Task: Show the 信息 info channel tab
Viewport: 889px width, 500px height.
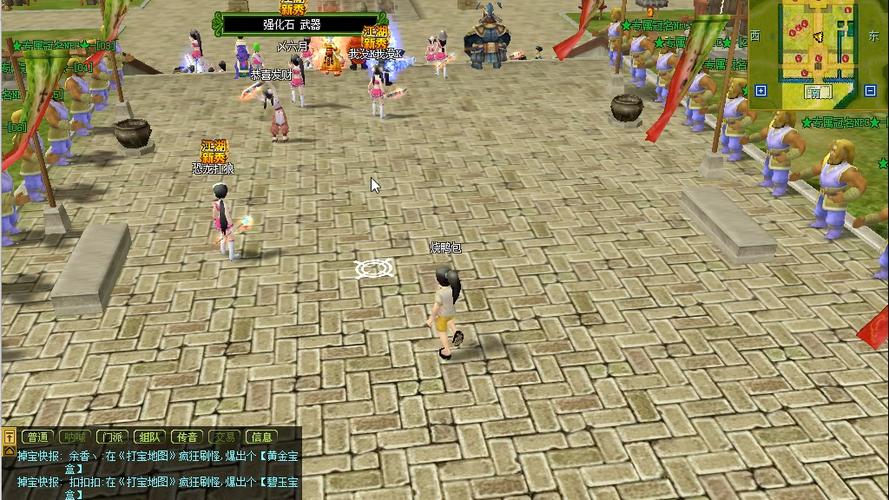Action: (x=261, y=437)
